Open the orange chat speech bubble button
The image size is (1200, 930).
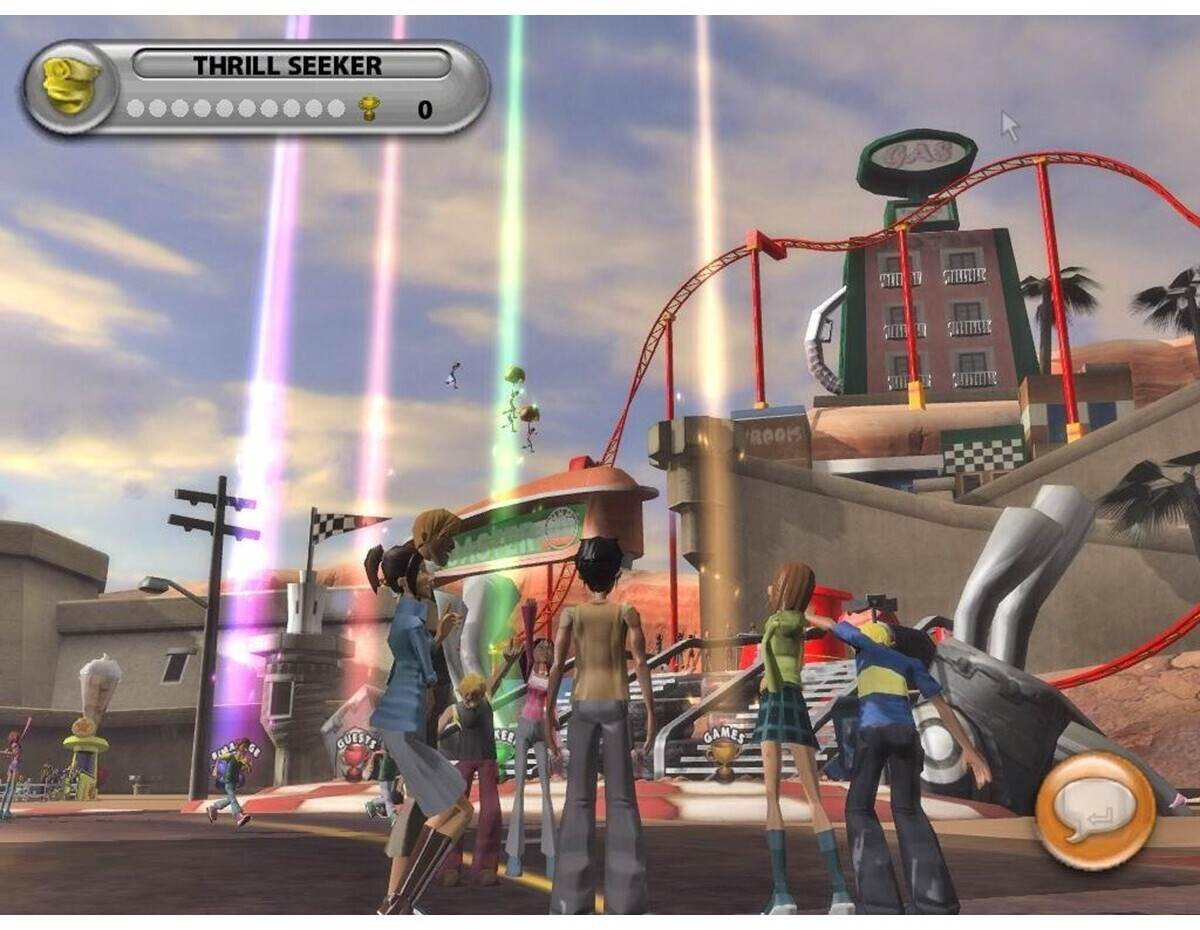point(1094,809)
